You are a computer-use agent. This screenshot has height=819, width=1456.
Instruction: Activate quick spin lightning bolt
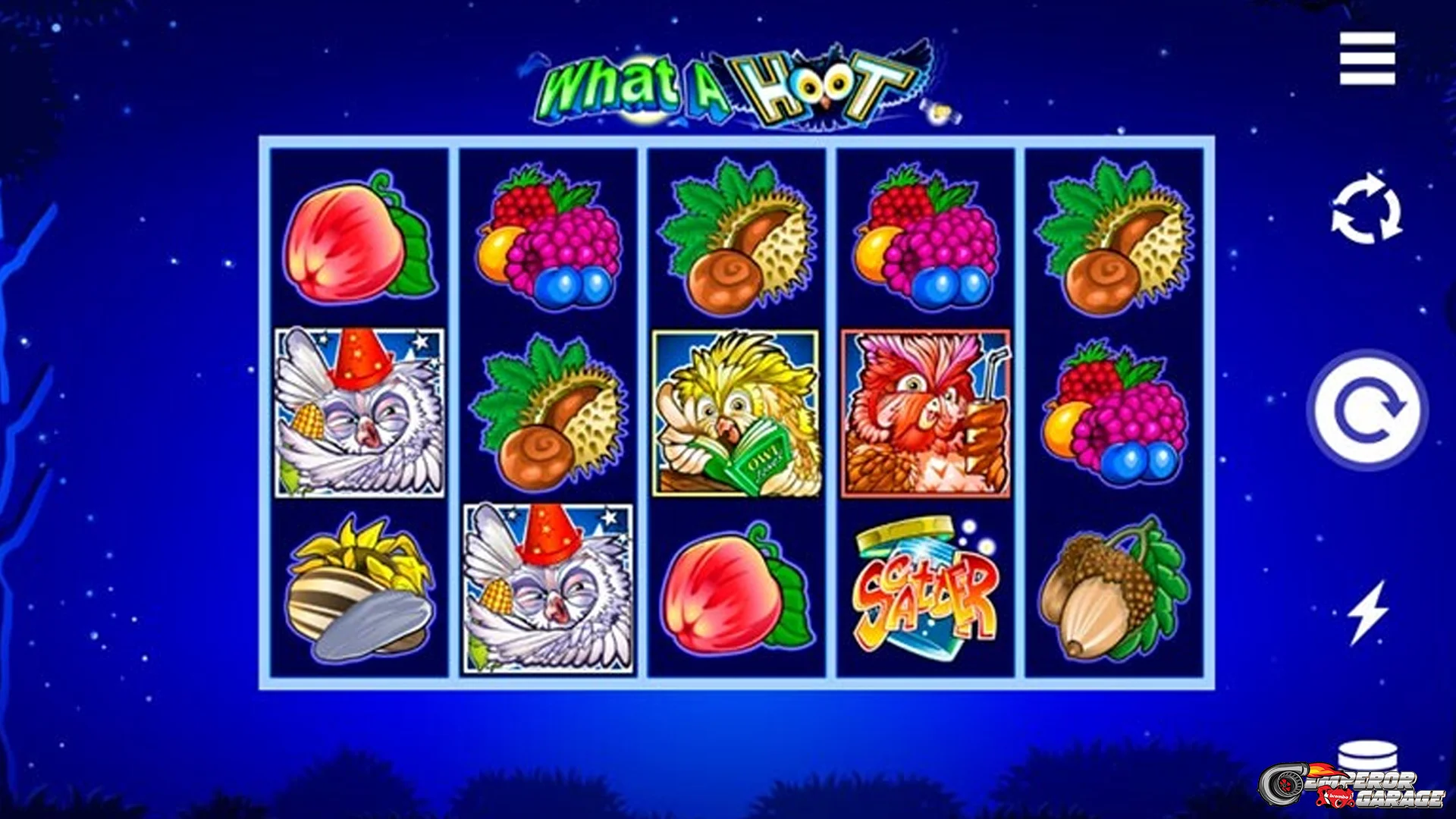[1367, 613]
